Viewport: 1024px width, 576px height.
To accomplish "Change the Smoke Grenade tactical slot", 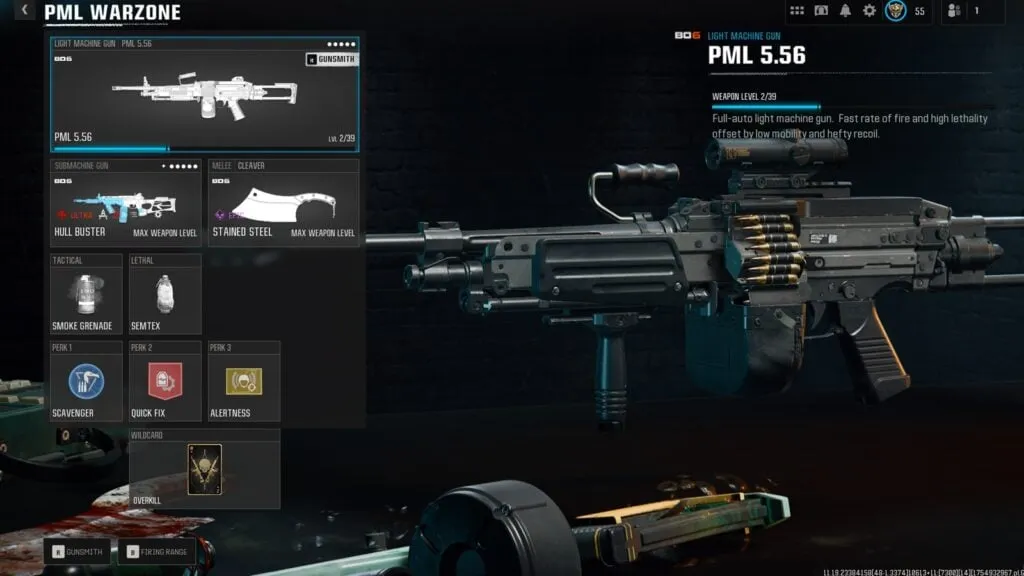I will click(86, 294).
